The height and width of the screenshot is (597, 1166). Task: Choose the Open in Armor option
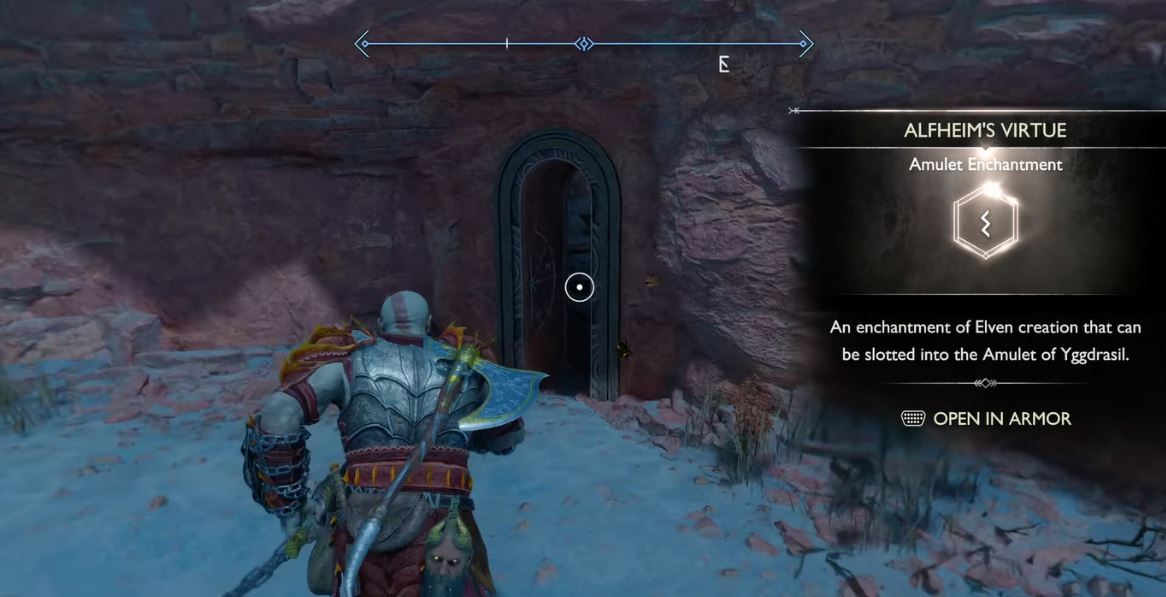pyautogui.click(x=986, y=419)
